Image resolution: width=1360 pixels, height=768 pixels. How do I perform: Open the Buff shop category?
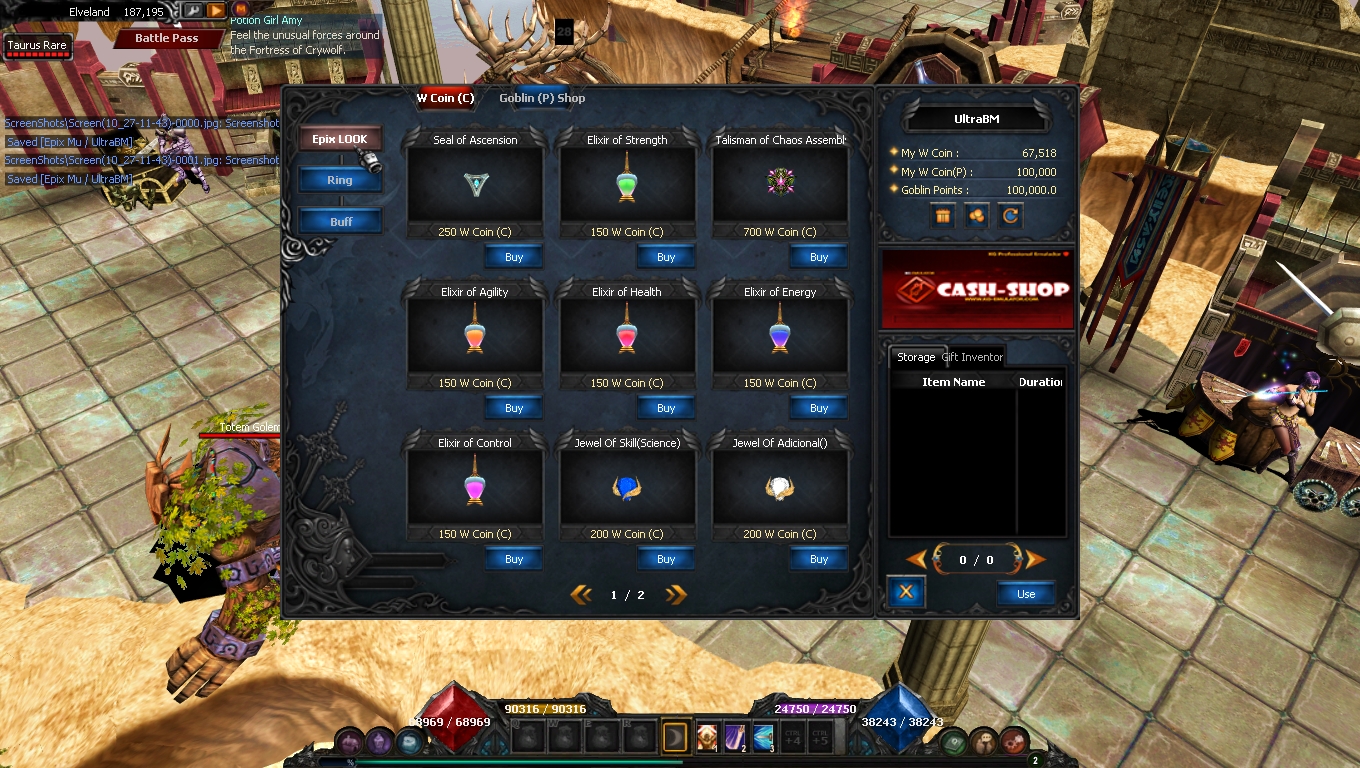click(340, 221)
